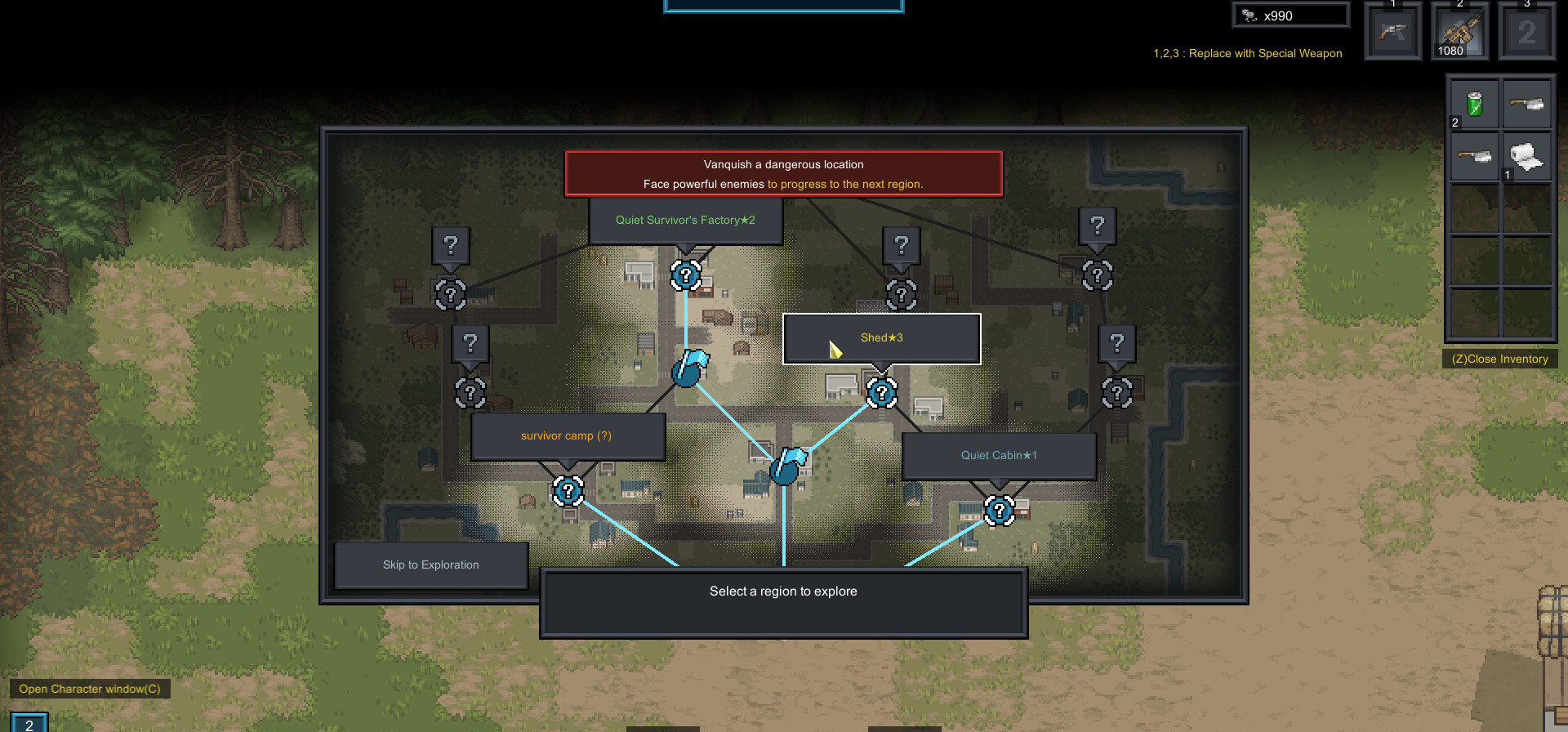Viewport: 1568px width, 732px height.
Task: Open the Character window
Action: pos(90,689)
